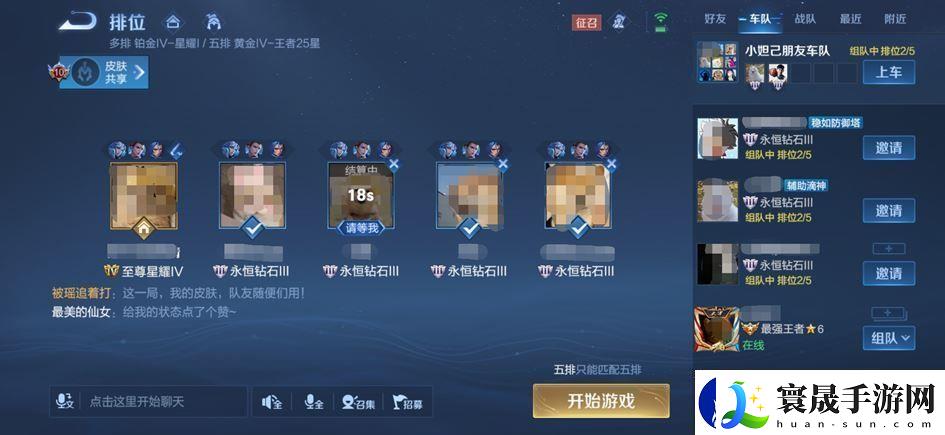This screenshot has height=435, width=945.
Task: Start the match with 开始游戏
Action: (x=600, y=401)
